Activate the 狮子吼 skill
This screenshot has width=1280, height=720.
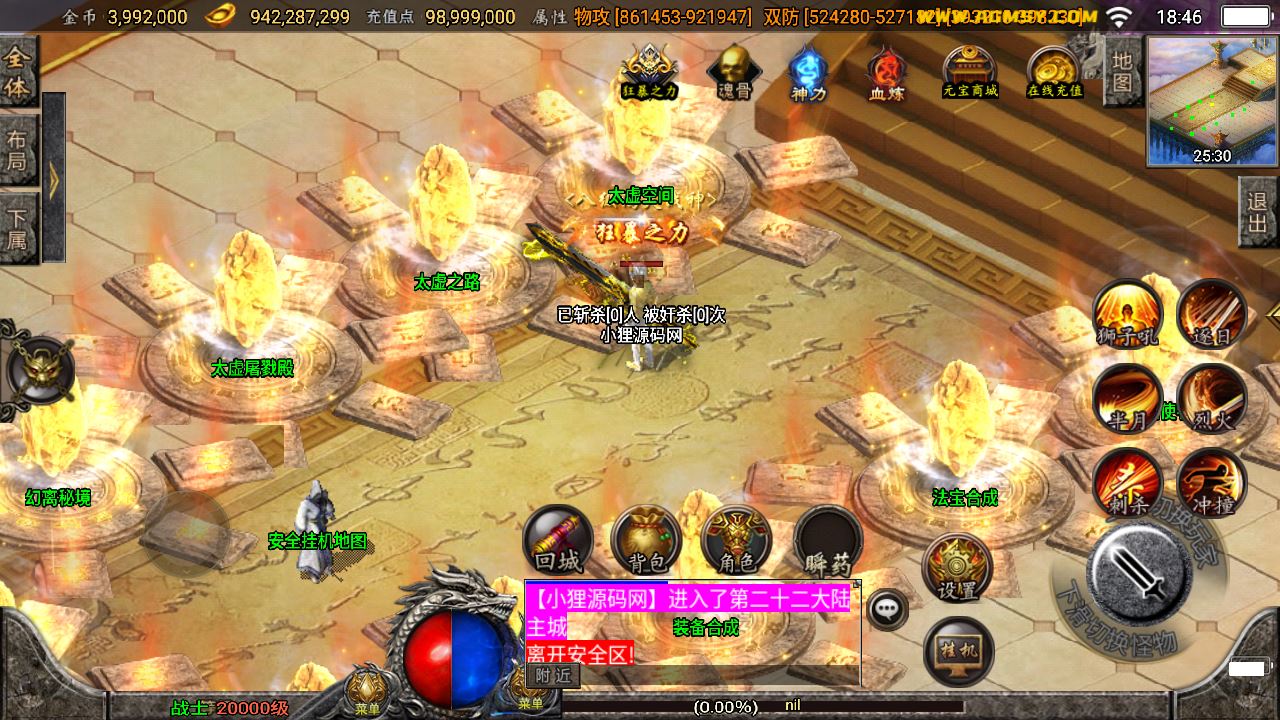point(1127,313)
